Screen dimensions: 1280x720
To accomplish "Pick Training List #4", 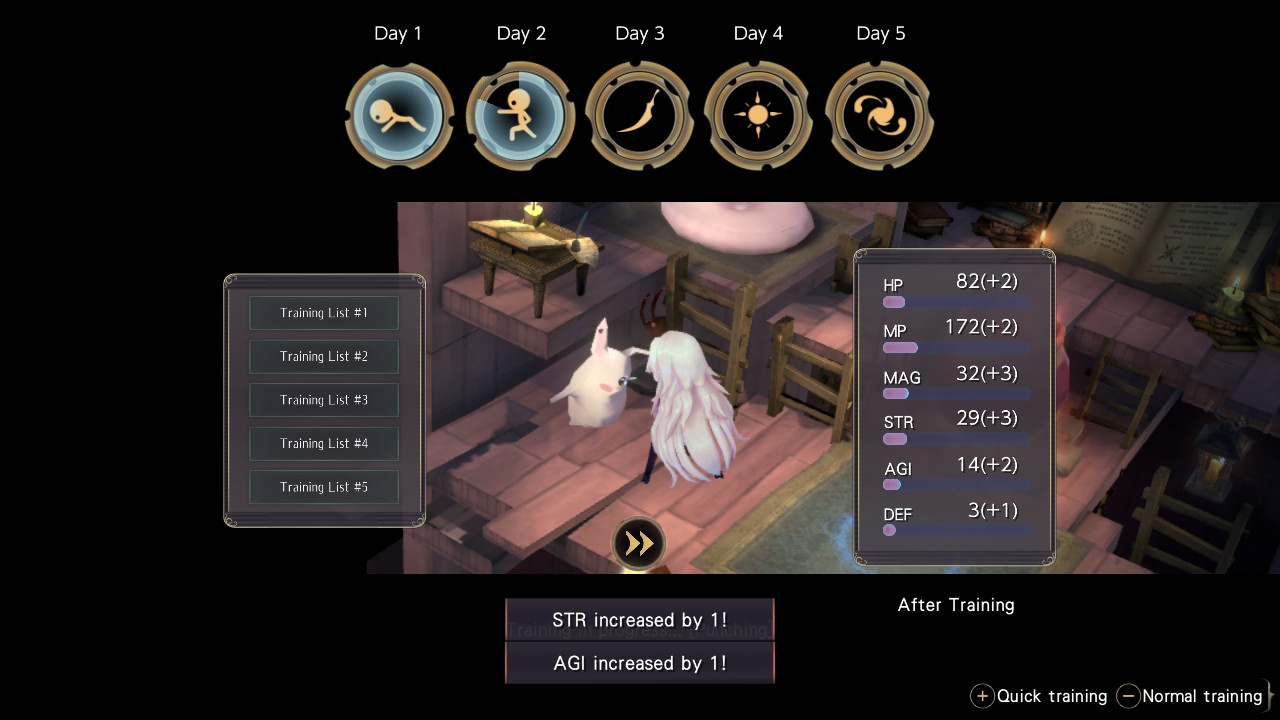I will (x=324, y=444).
